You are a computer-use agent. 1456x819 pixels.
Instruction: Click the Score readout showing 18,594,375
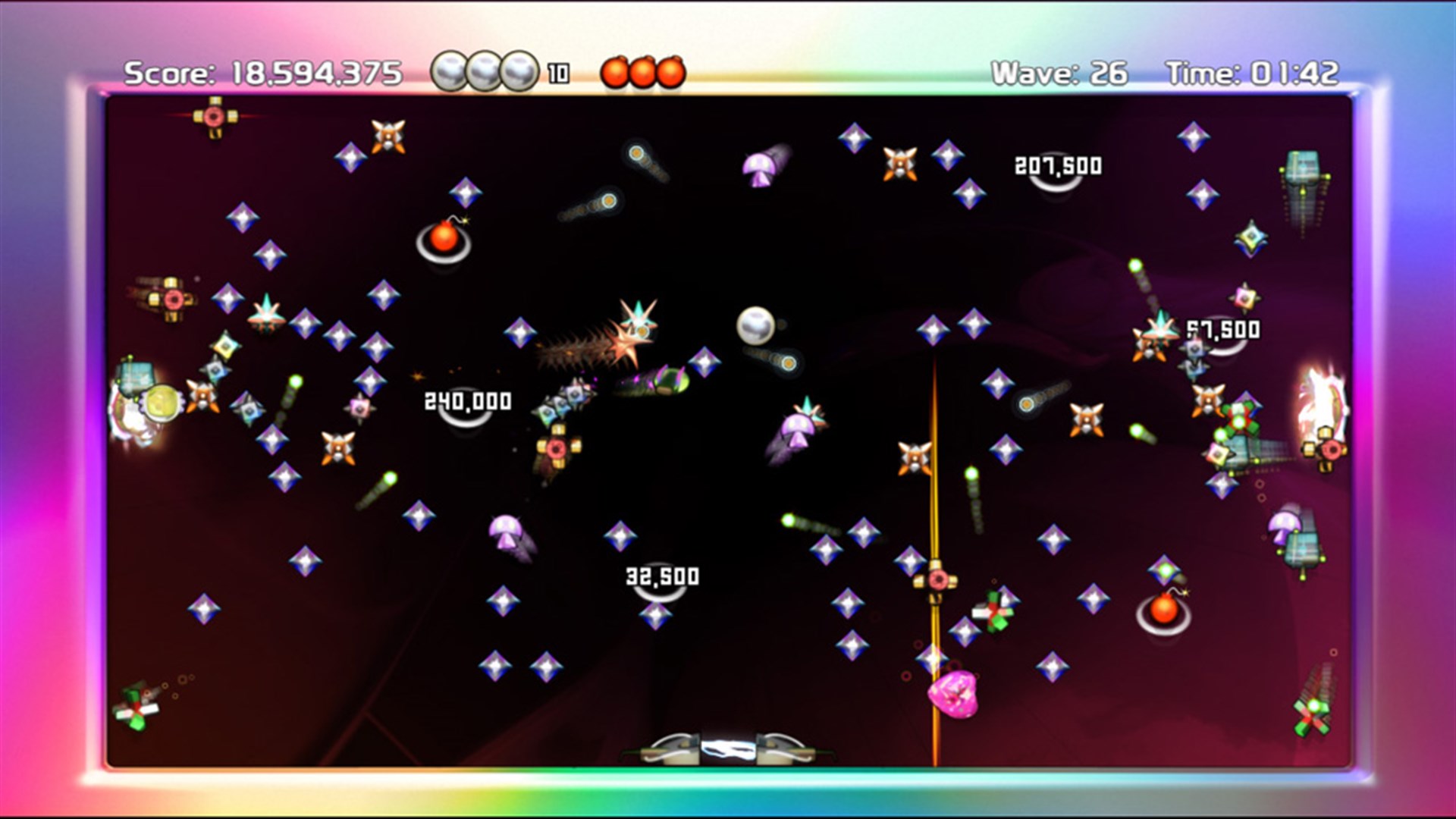coord(265,71)
